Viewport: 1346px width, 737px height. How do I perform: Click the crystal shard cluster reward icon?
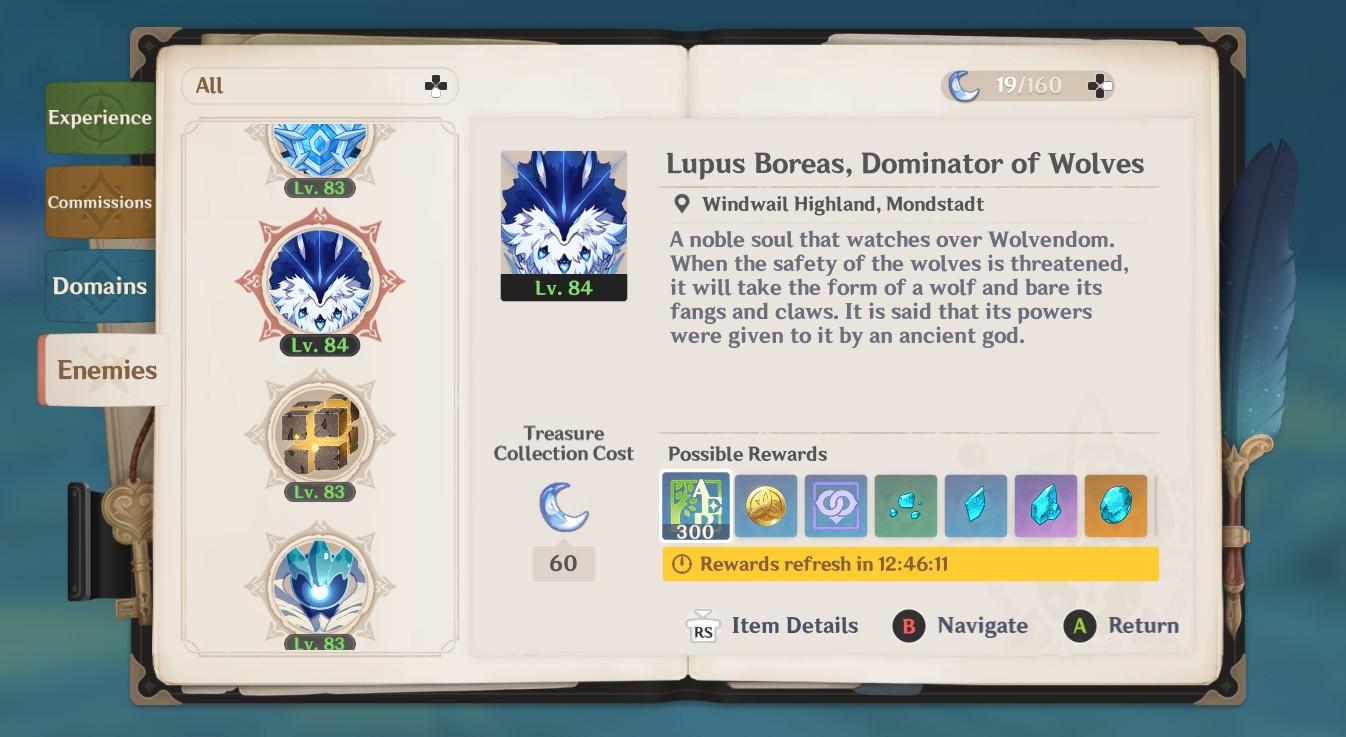click(x=906, y=506)
